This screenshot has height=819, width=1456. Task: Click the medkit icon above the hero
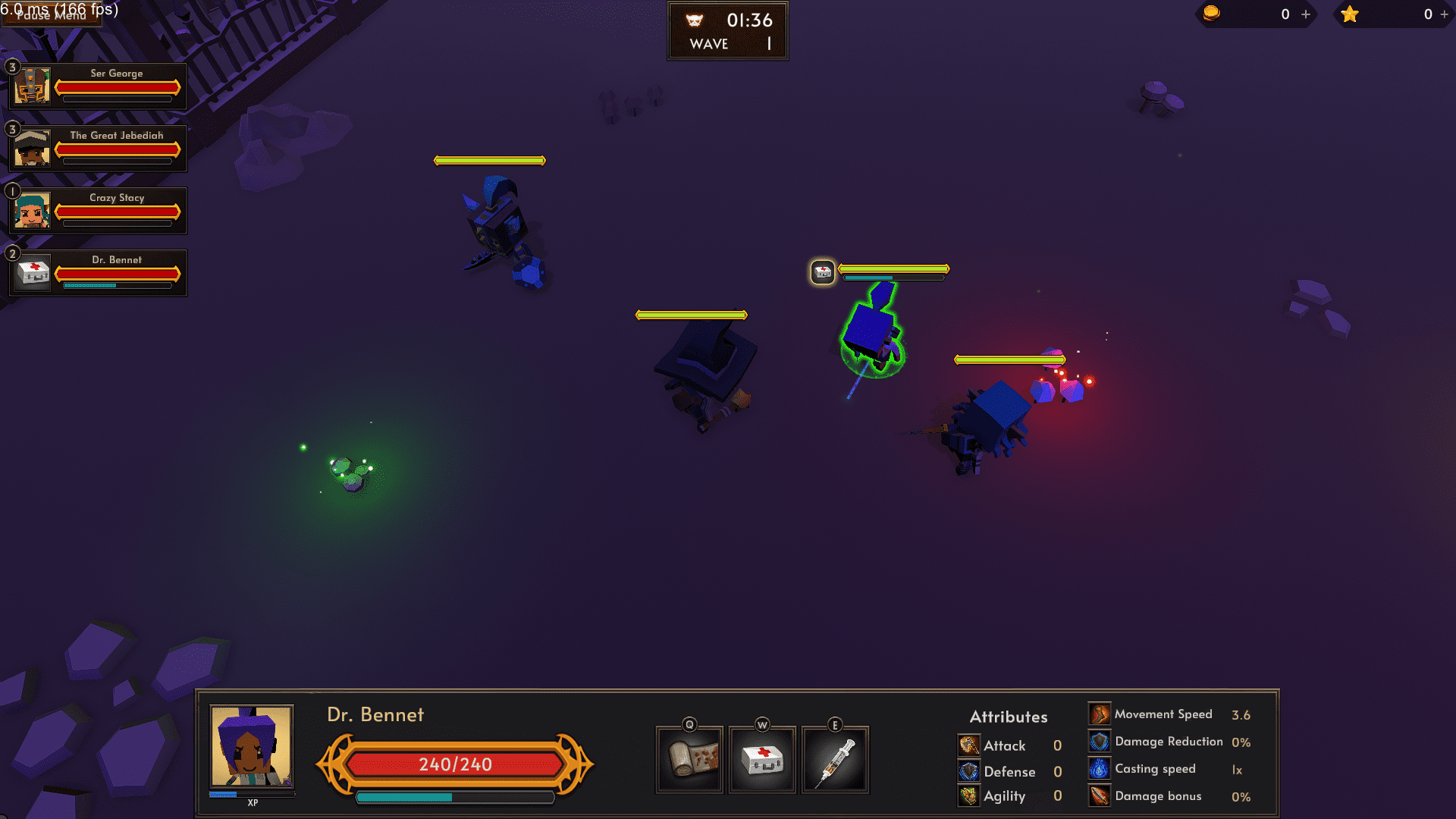pos(823,271)
